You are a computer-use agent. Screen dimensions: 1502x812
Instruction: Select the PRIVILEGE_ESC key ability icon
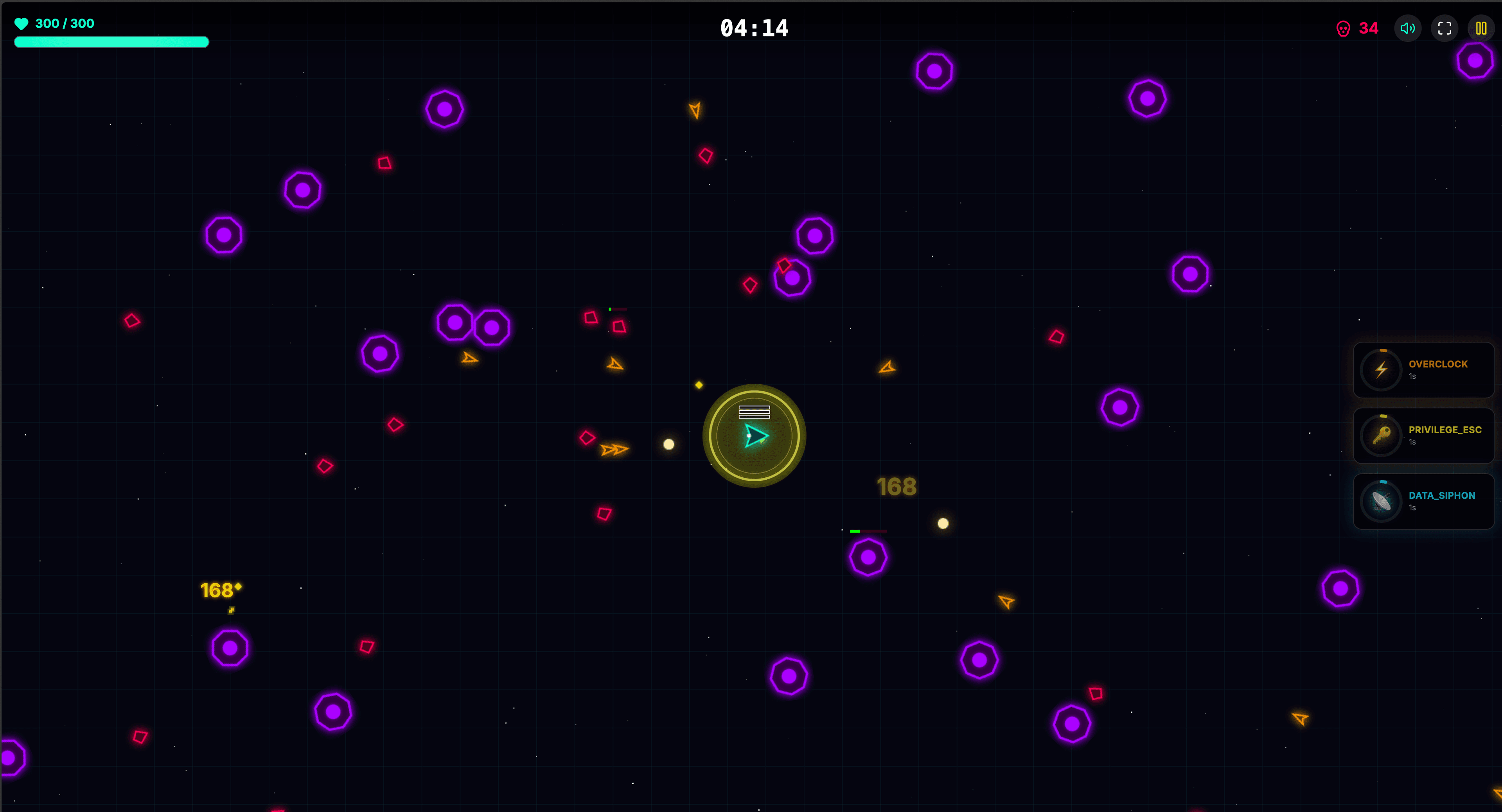tap(1381, 436)
